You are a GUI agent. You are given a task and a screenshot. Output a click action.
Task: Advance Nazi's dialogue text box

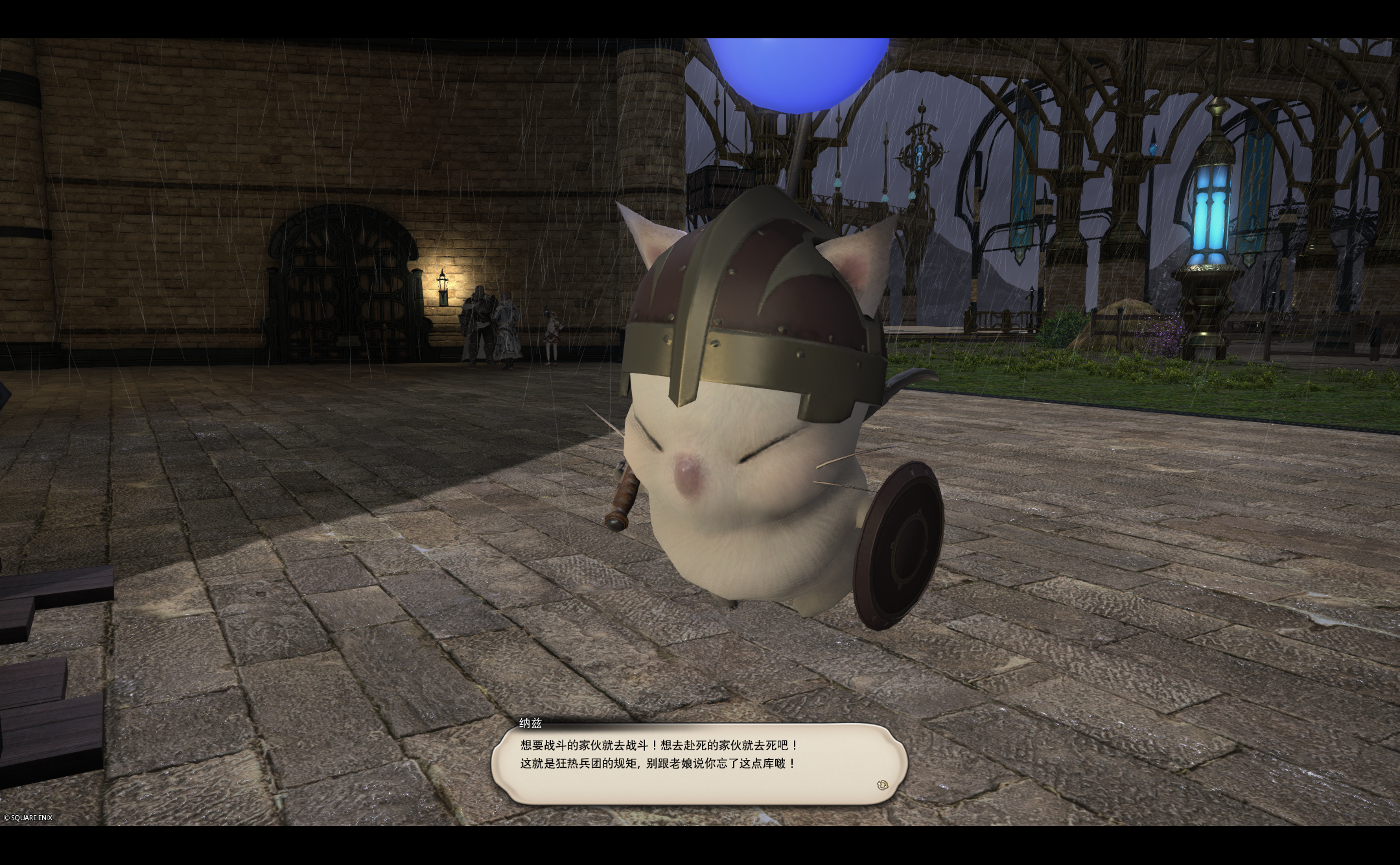pyautogui.click(x=697, y=764)
